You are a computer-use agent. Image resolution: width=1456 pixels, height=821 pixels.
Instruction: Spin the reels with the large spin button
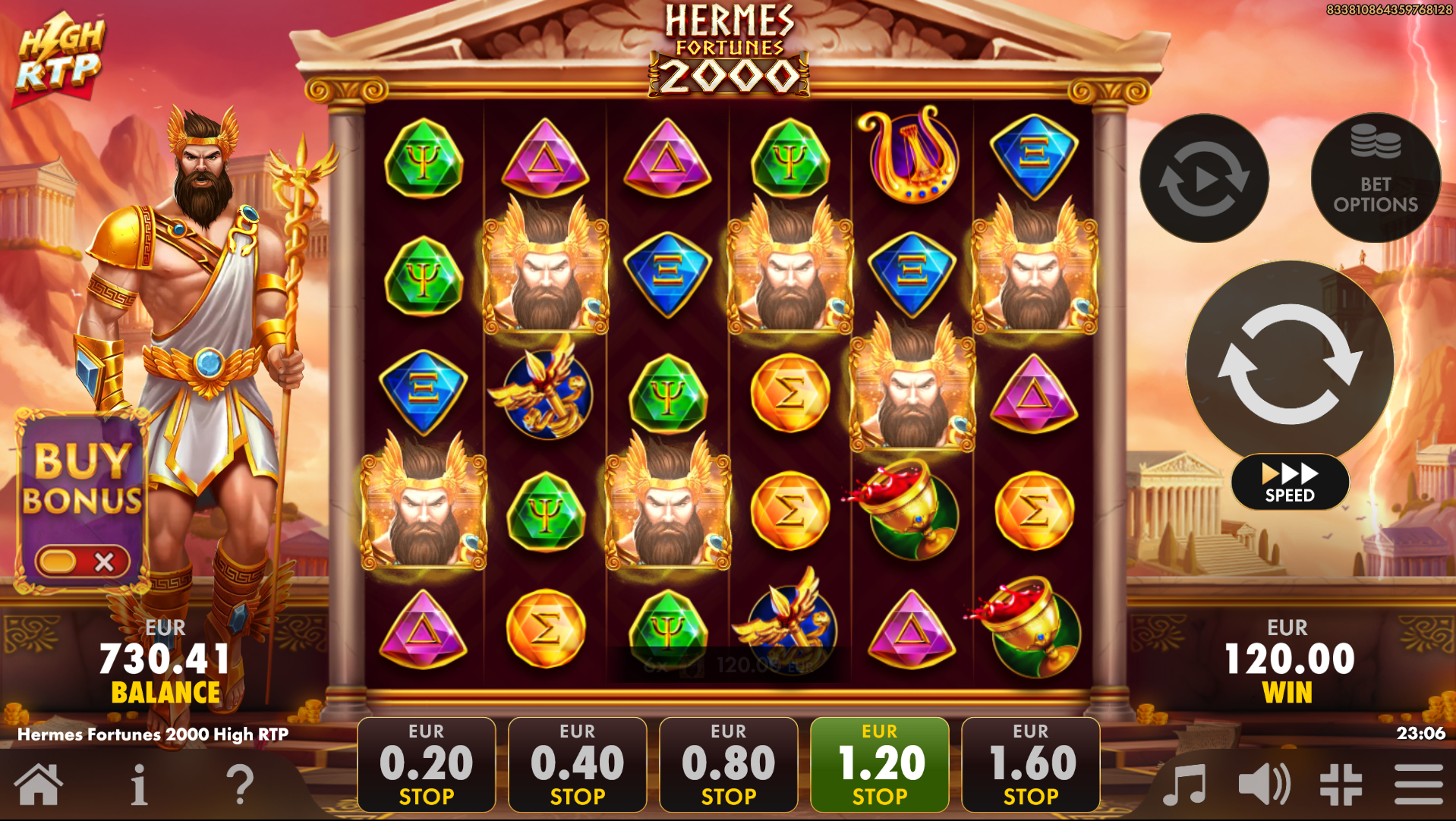(1289, 363)
